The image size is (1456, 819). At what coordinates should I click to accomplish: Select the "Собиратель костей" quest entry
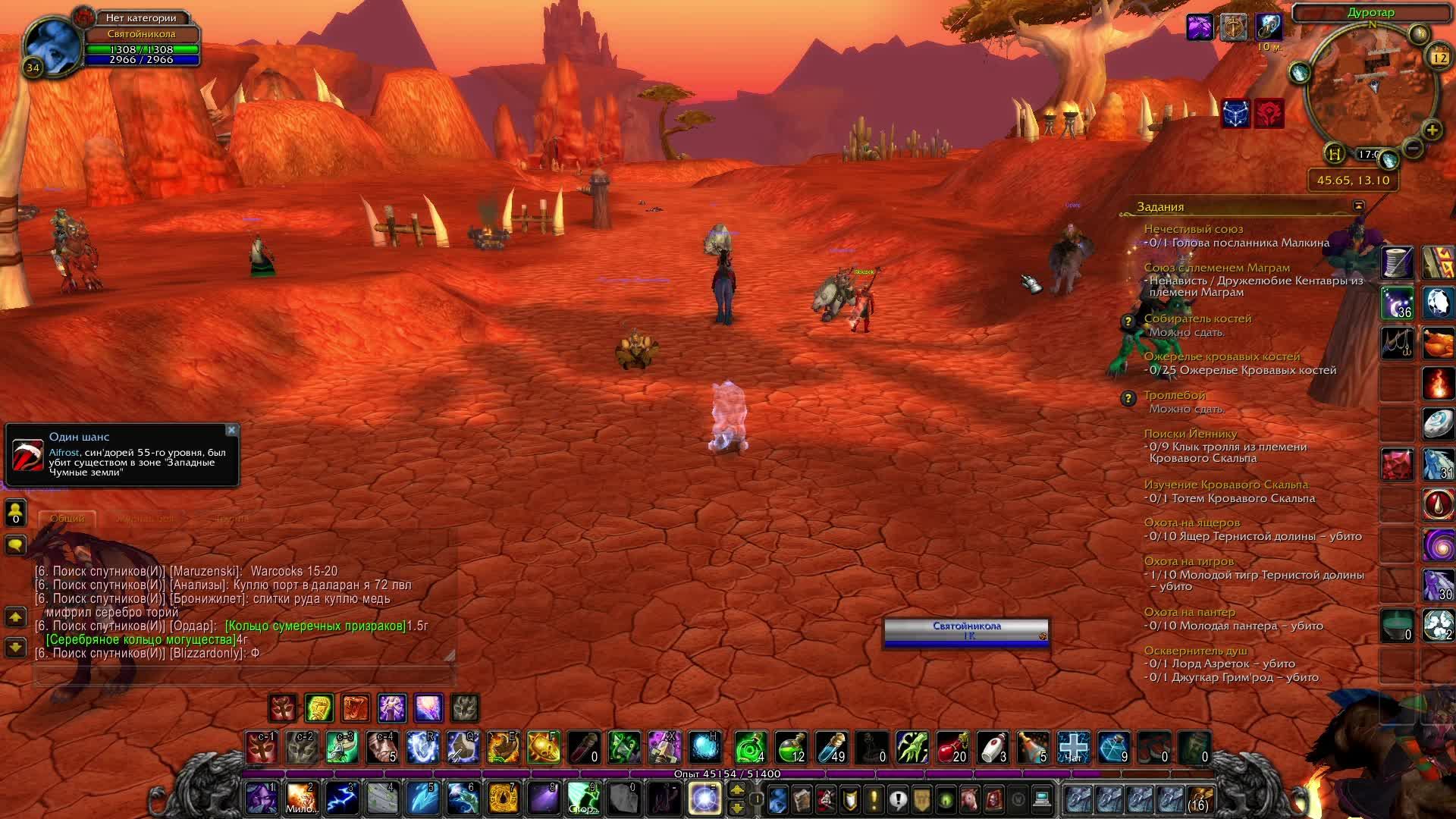click(x=1197, y=318)
